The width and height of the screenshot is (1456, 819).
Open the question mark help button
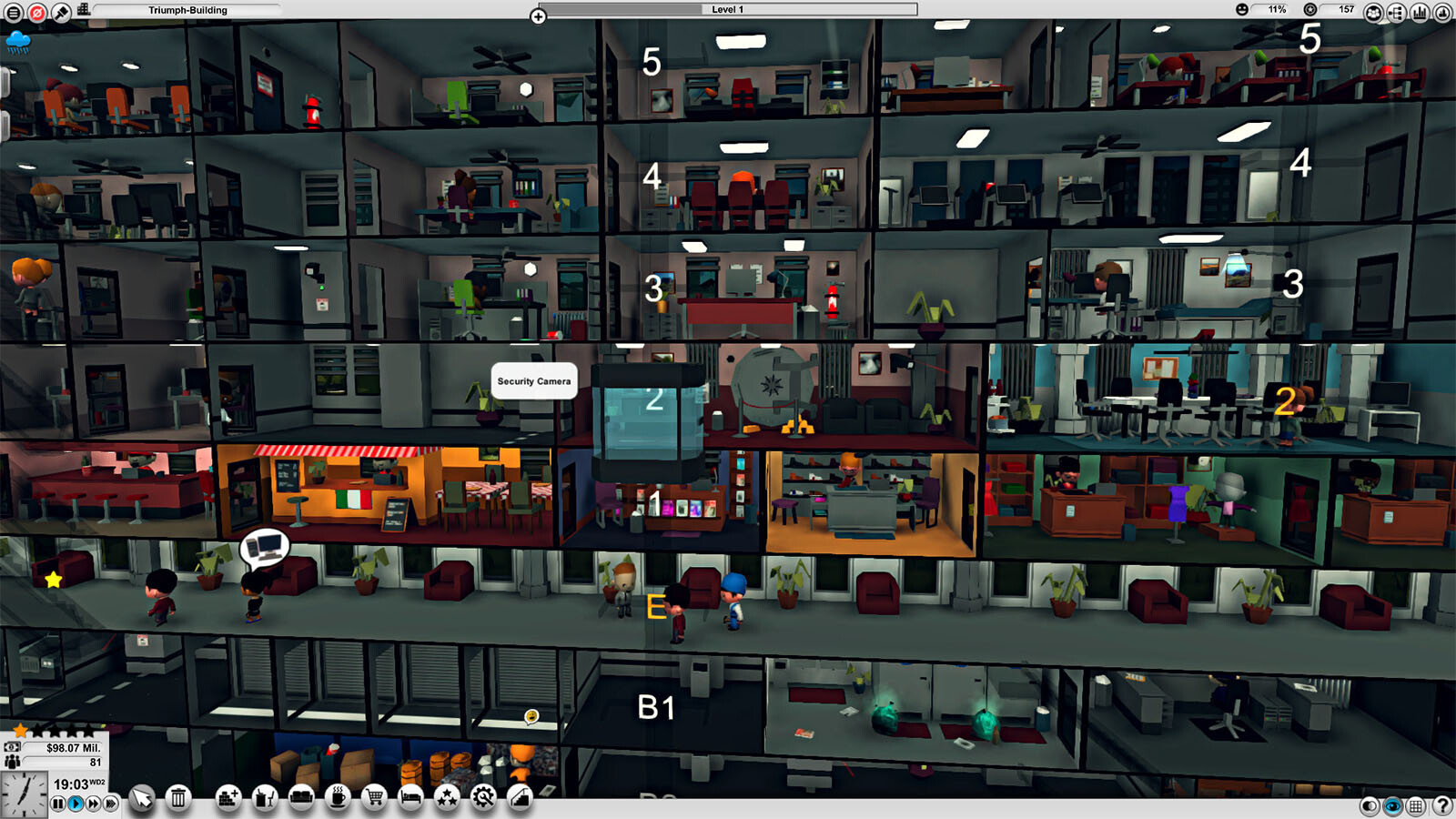click(x=1442, y=805)
